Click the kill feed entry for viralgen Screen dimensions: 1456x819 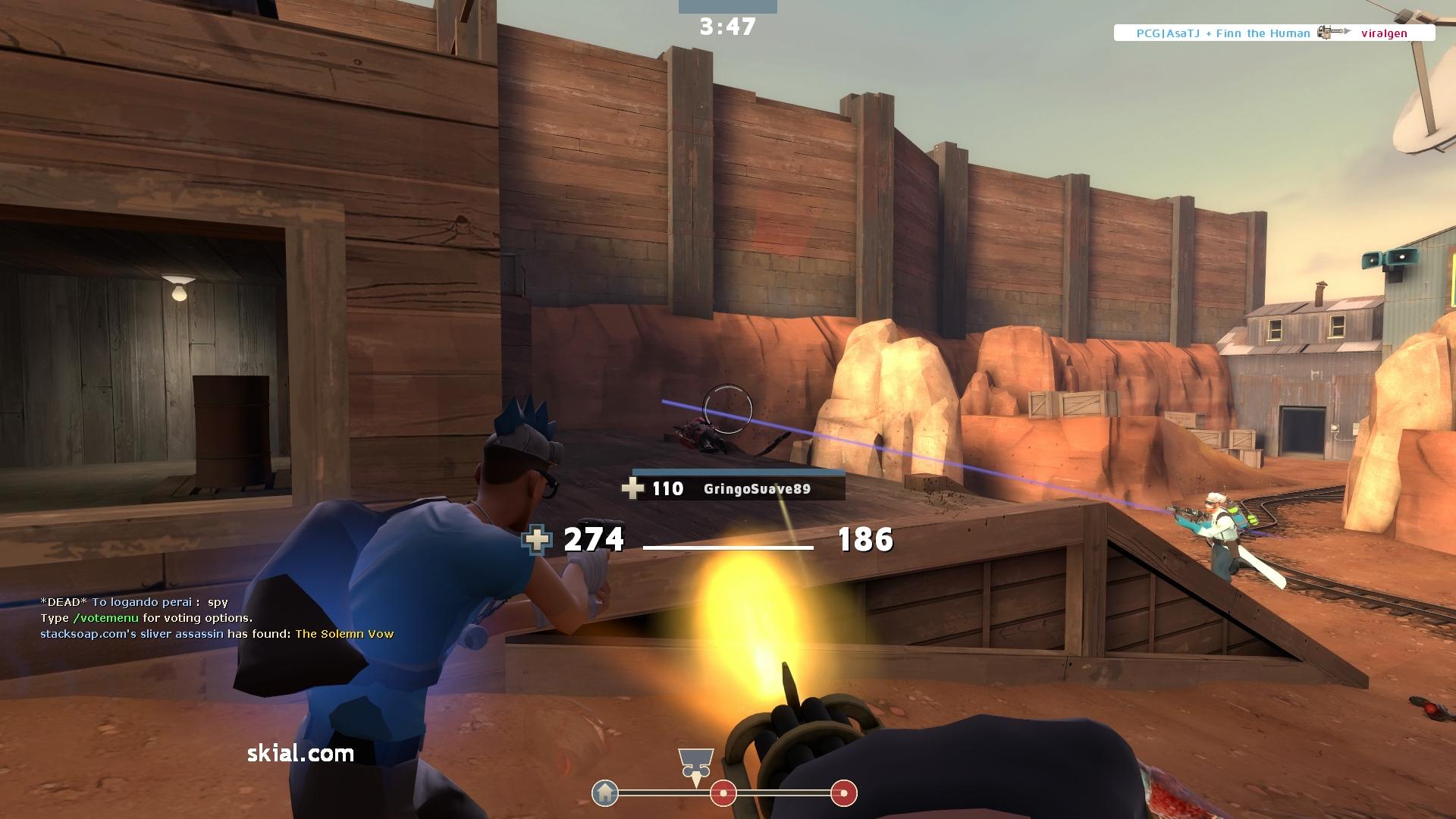[x=1274, y=33]
